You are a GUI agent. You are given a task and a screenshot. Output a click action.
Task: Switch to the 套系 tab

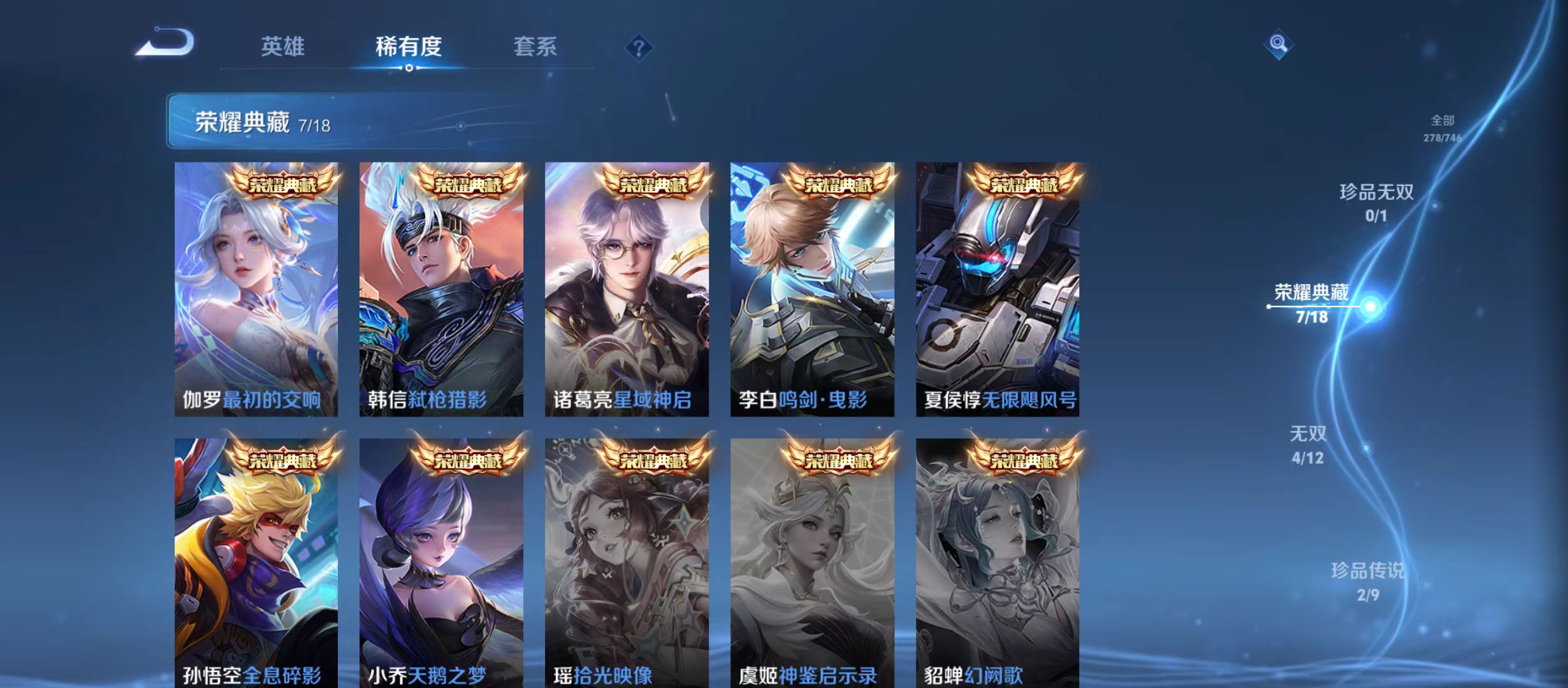point(537,46)
